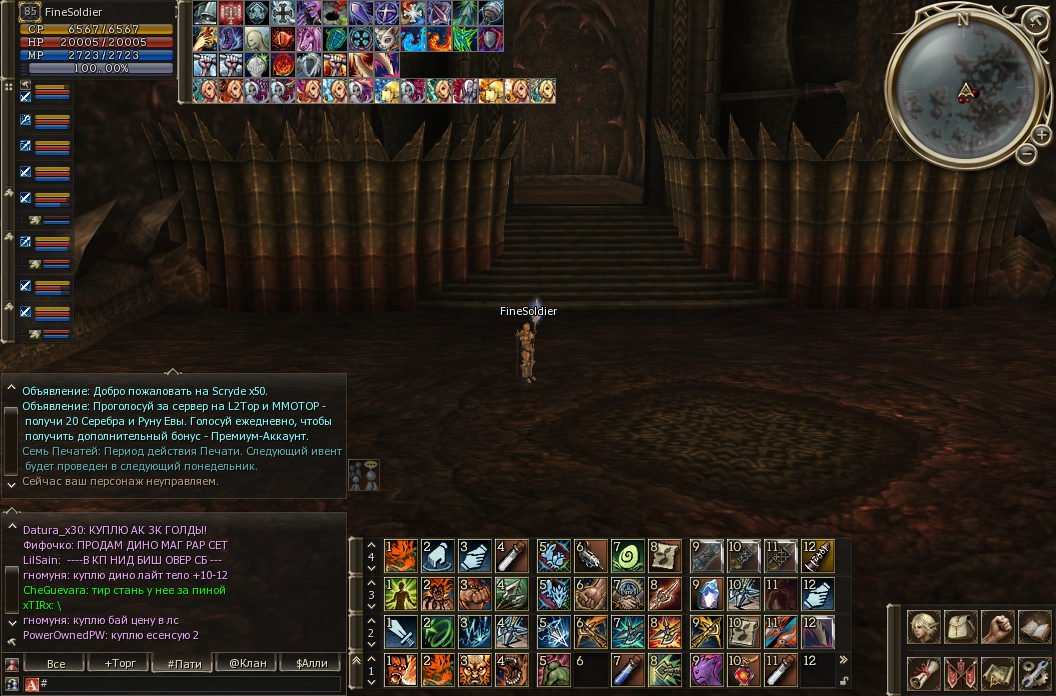The width and height of the screenshot is (1056, 696).
Task: Switch to the $Алли alliance chat tab
Action: tap(310, 664)
